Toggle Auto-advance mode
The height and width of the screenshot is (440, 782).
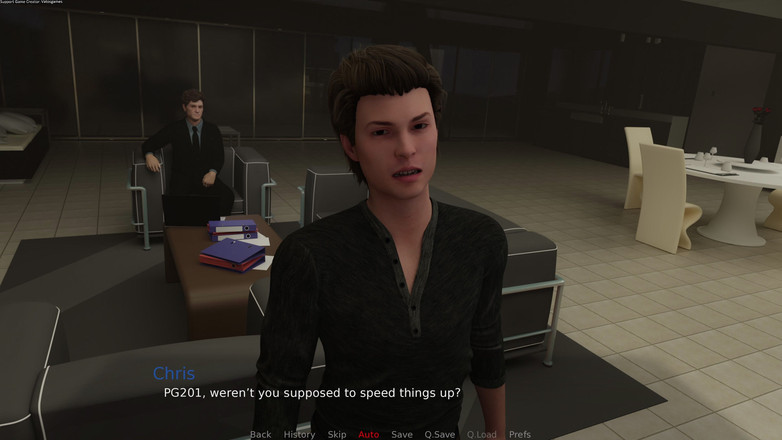click(x=369, y=434)
